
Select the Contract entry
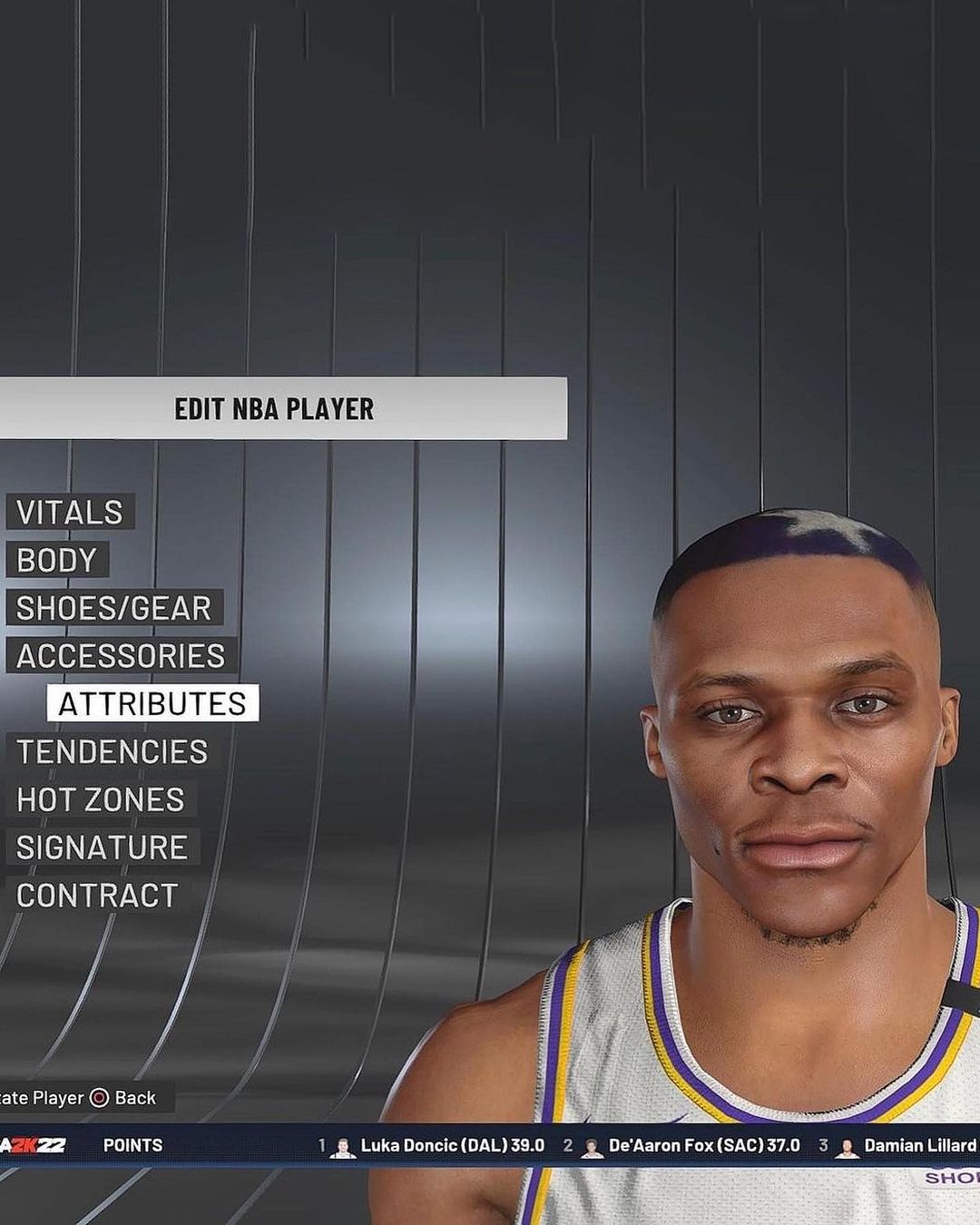pos(97,897)
